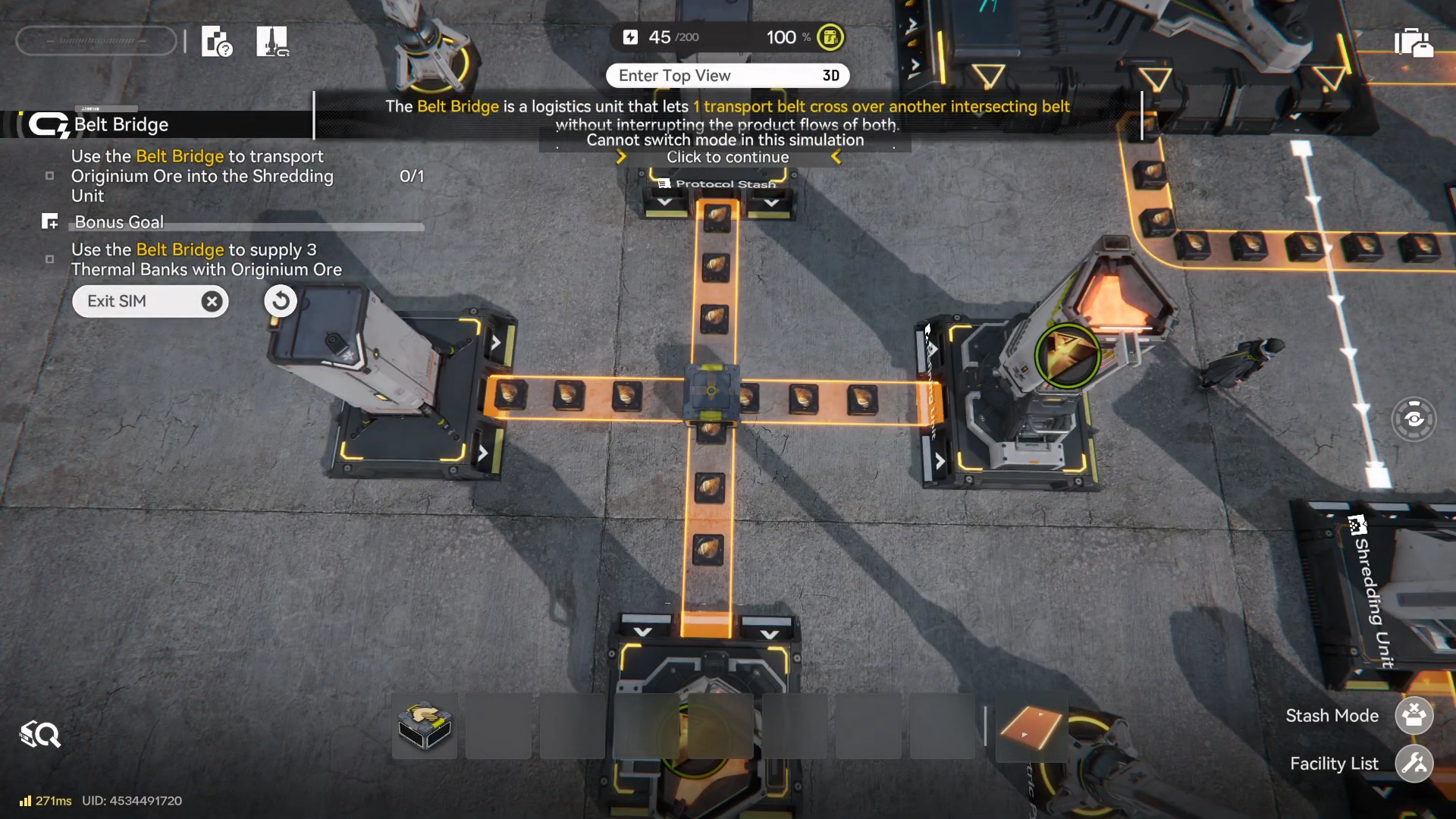Open the Facility List

(x=1414, y=763)
